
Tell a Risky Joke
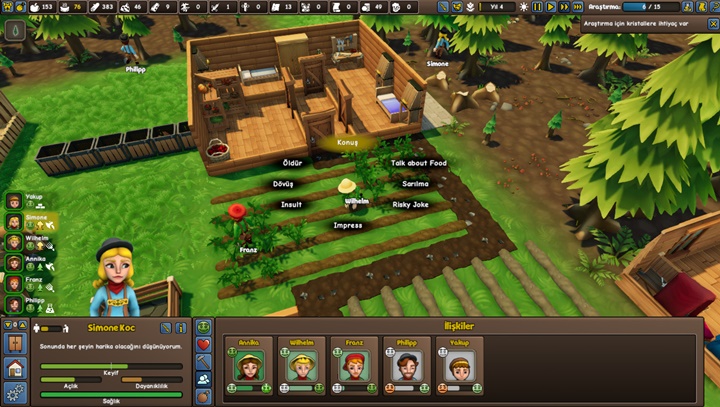pos(410,204)
